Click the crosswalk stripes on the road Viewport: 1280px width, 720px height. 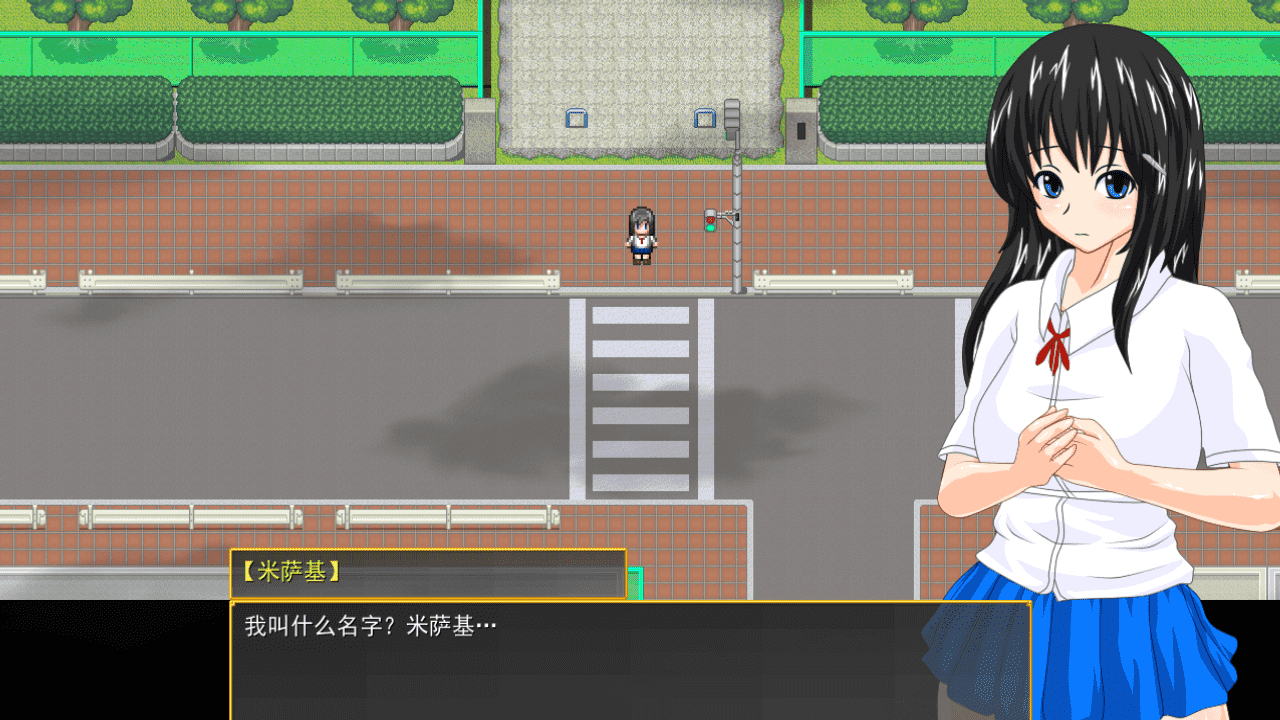click(x=640, y=400)
